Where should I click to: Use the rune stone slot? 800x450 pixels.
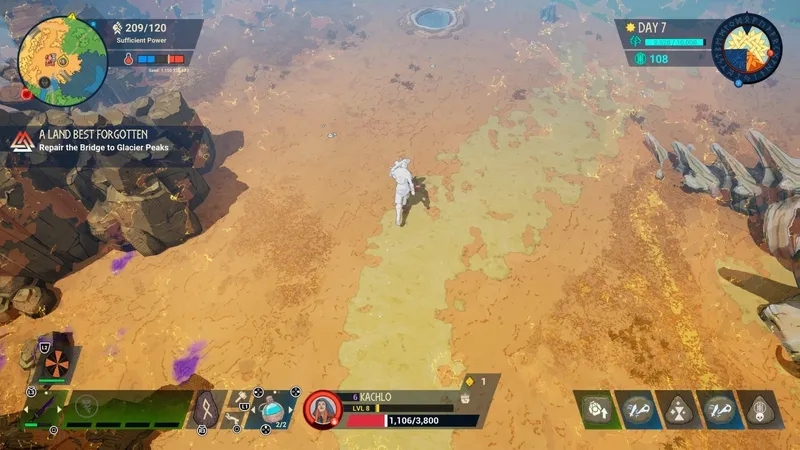coord(206,408)
